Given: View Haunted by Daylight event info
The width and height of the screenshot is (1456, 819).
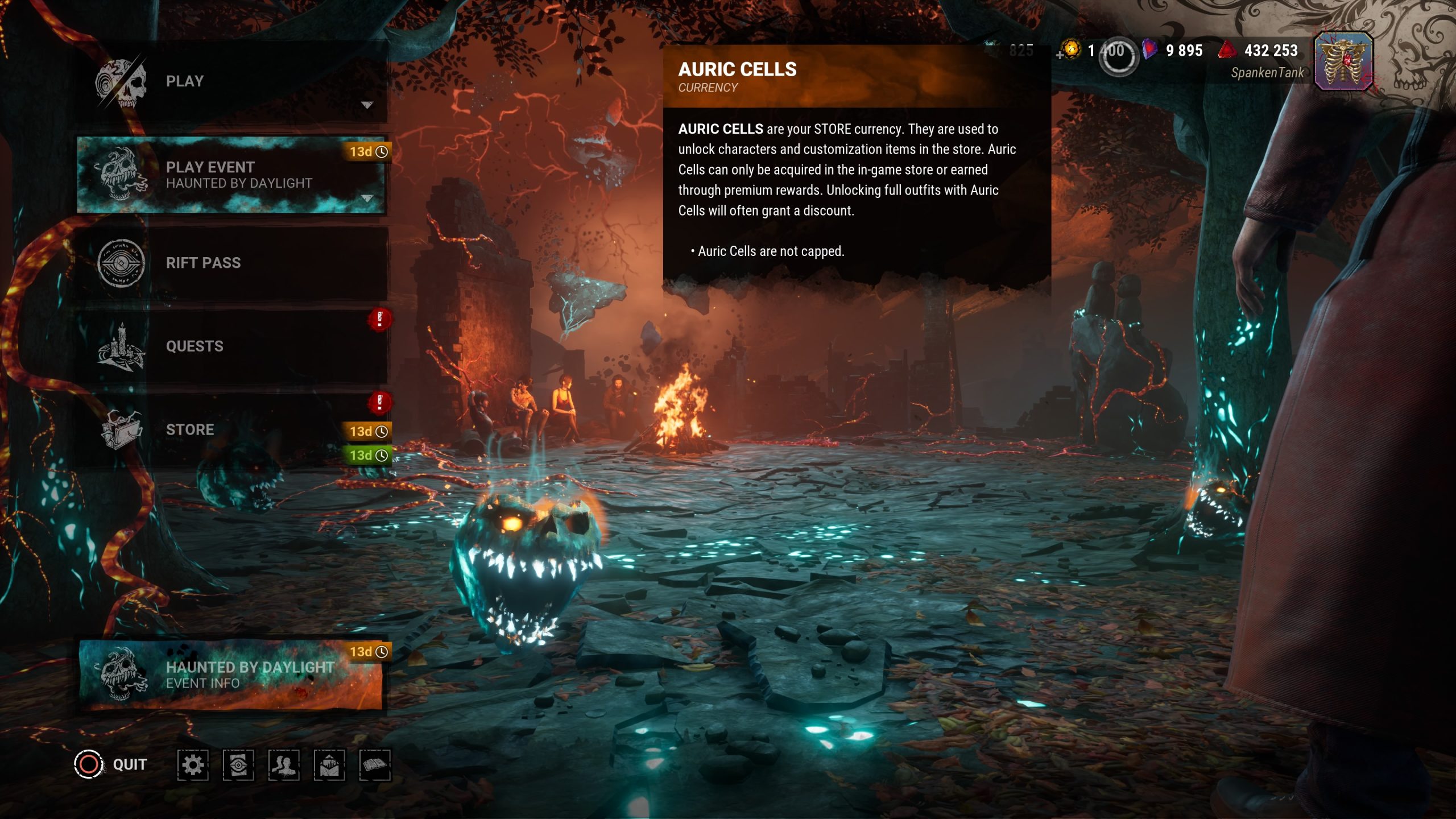Looking at the screenshot, I should (230, 675).
